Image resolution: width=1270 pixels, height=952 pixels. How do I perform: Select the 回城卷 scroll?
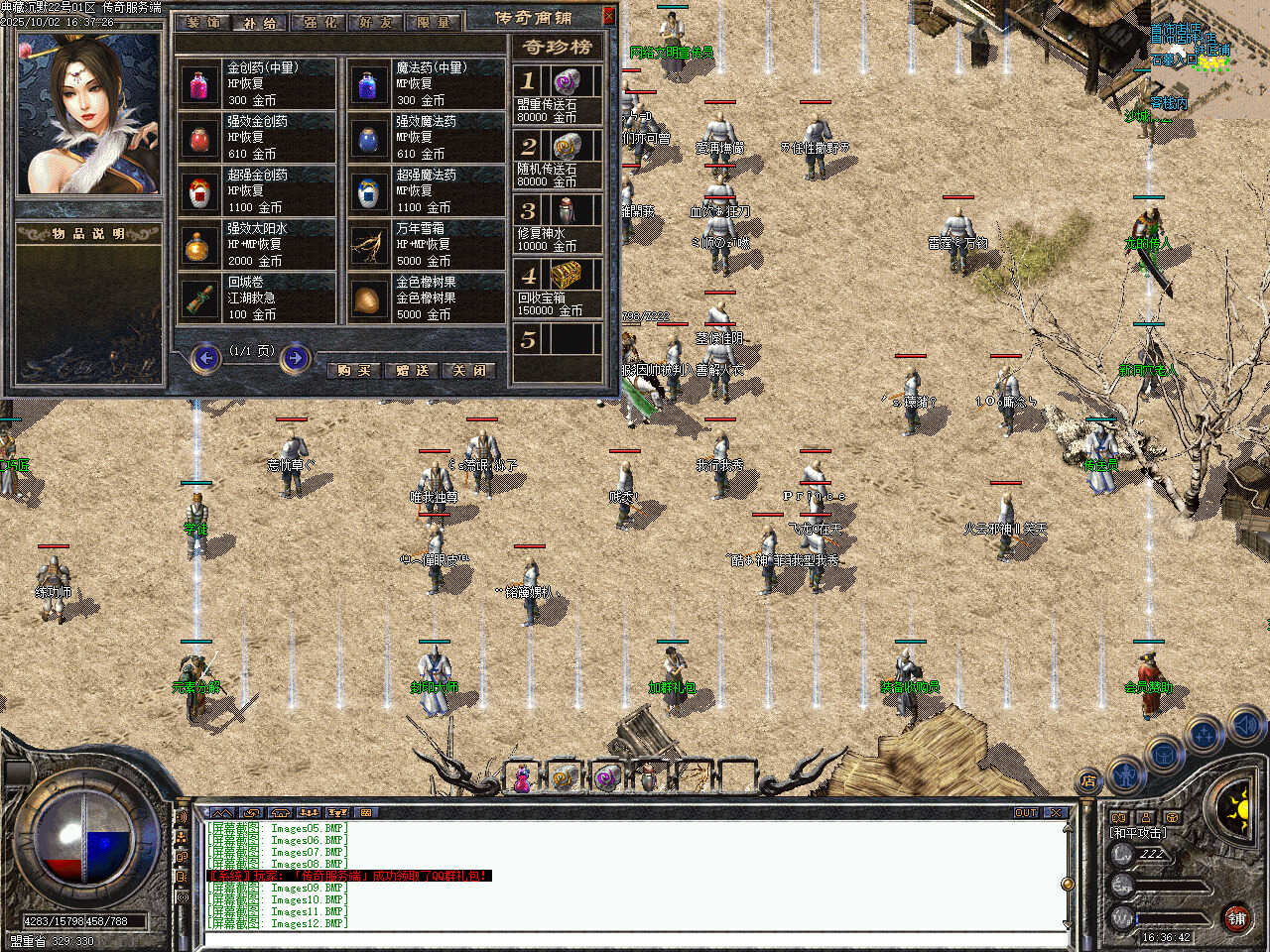click(x=258, y=298)
